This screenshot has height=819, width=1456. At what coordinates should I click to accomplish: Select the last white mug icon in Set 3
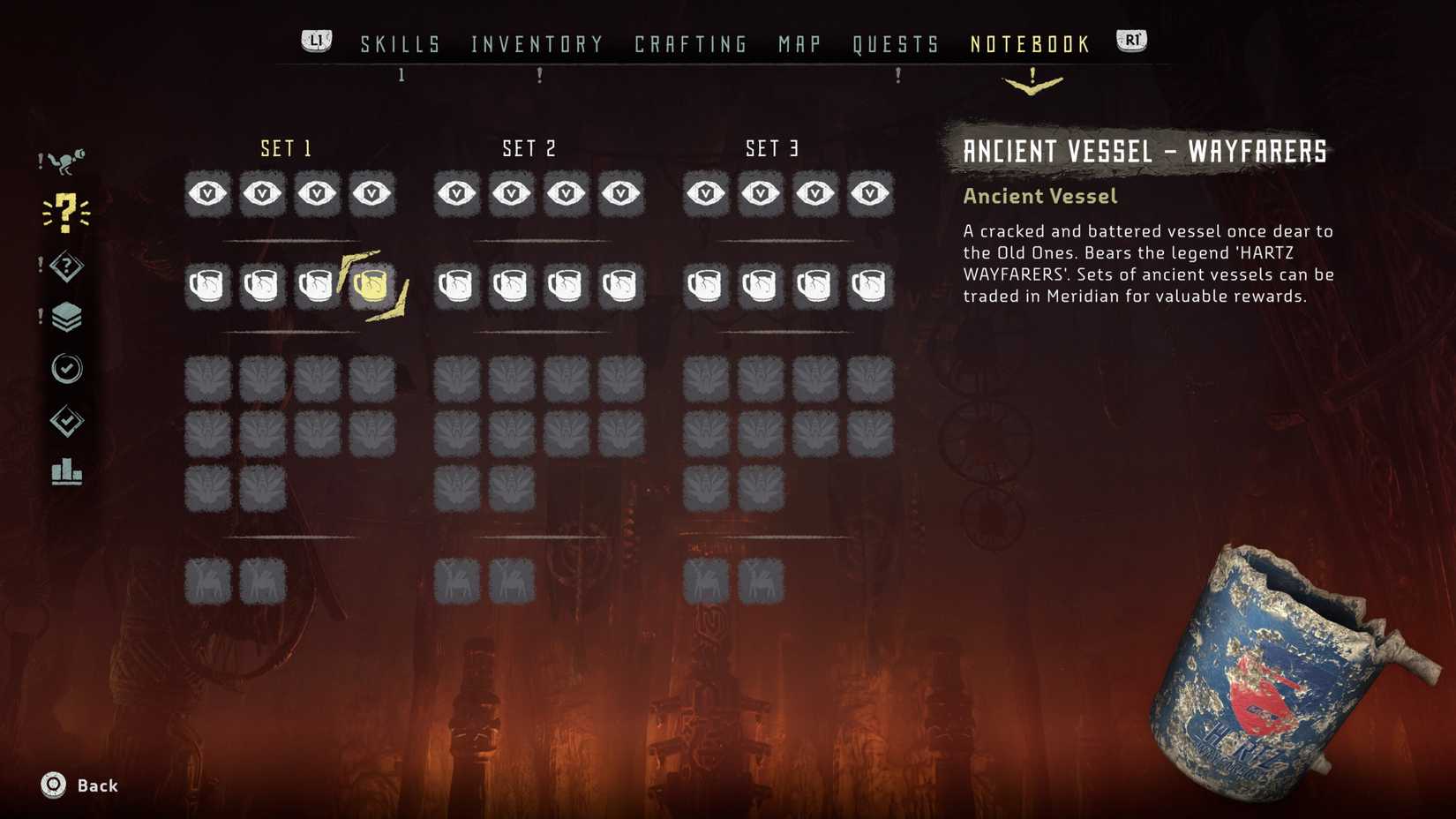pos(870,284)
